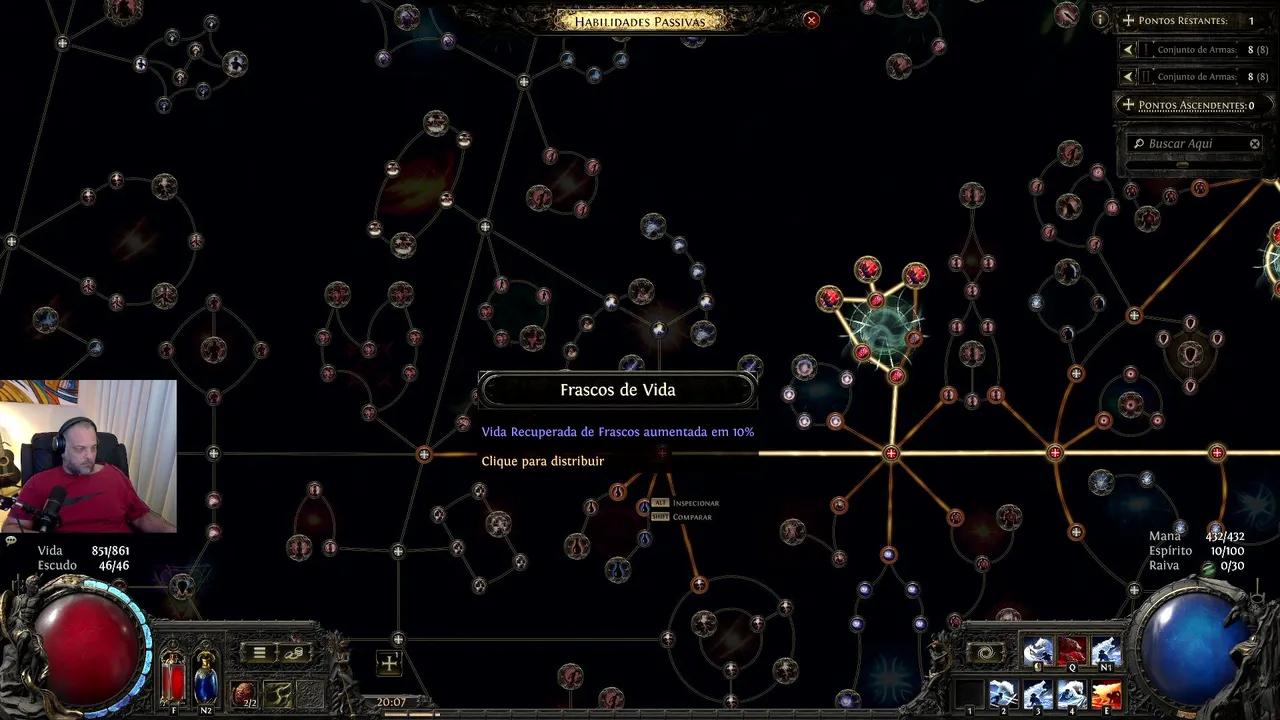The height and width of the screenshot is (720, 1280).
Task: Open the coins shop button
Action: [x=294, y=653]
